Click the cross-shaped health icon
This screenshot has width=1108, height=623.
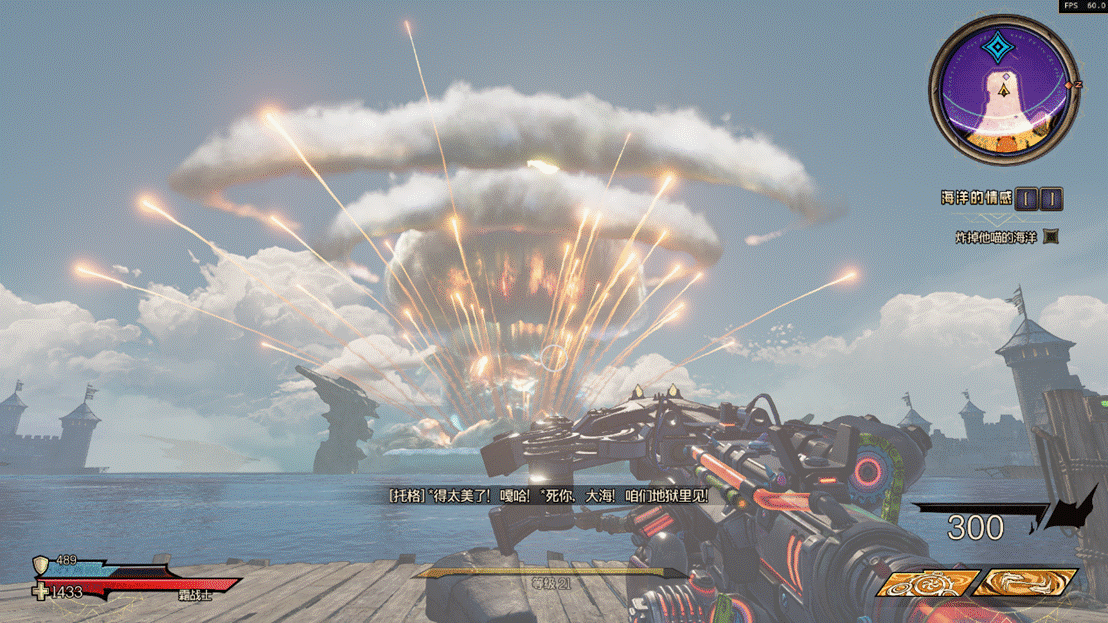[41, 592]
